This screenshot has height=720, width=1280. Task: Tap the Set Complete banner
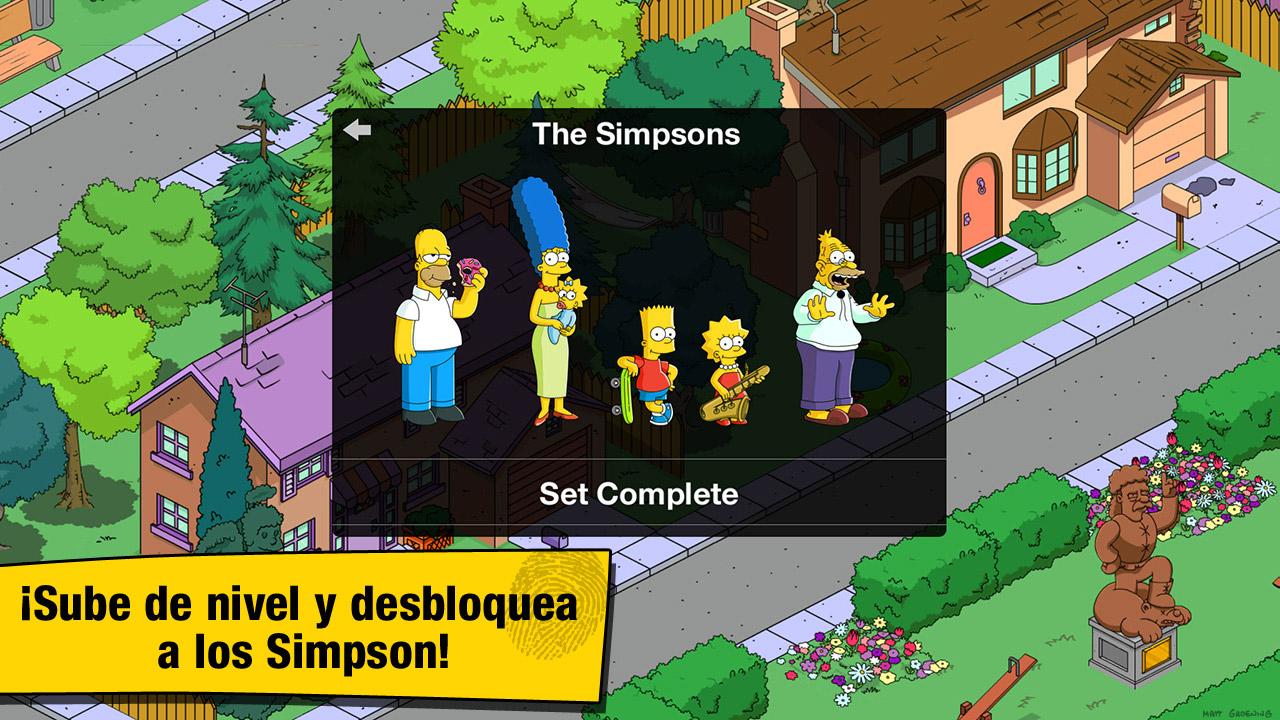(x=640, y=494)
